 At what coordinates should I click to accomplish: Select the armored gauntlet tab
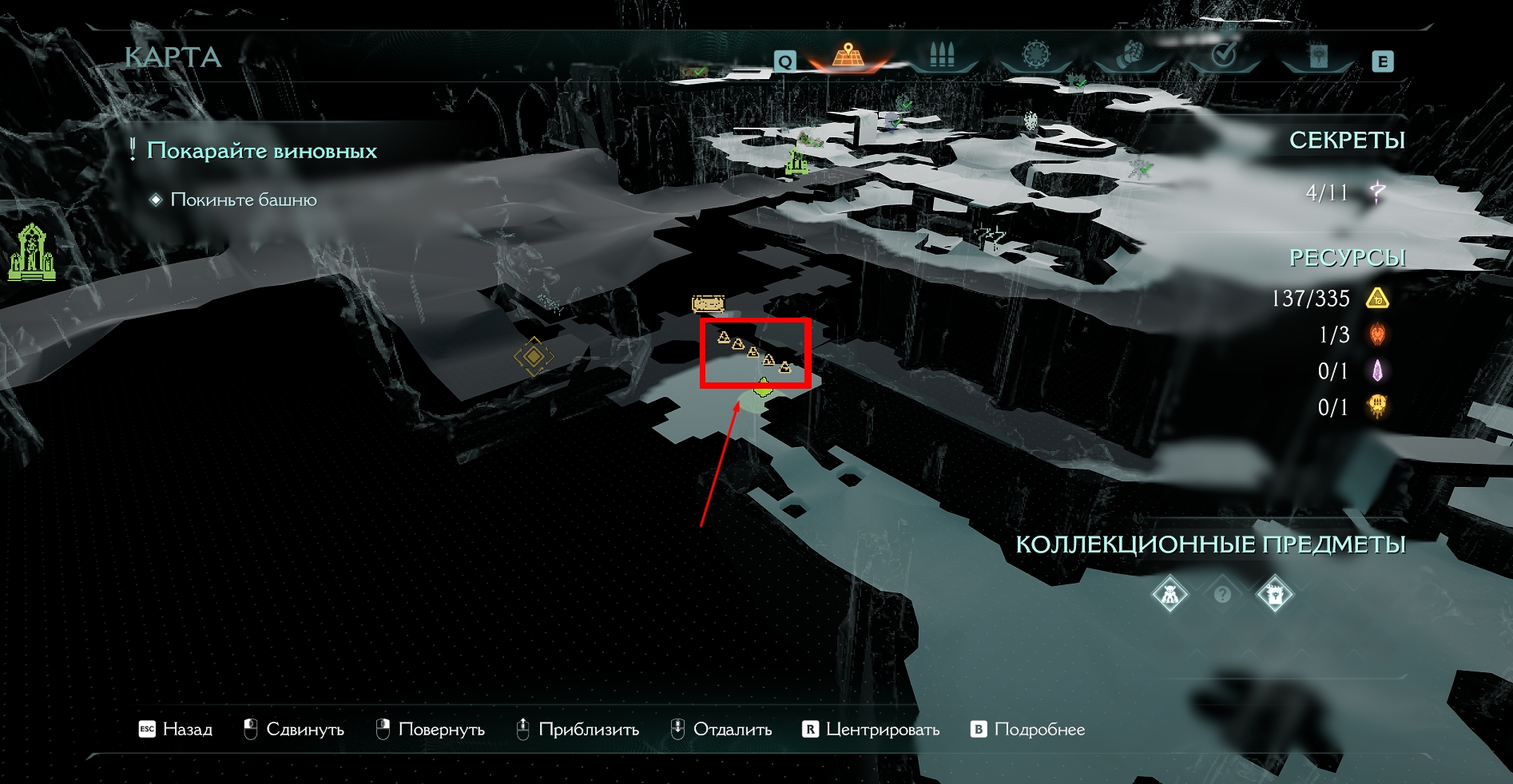(1130, 55)
